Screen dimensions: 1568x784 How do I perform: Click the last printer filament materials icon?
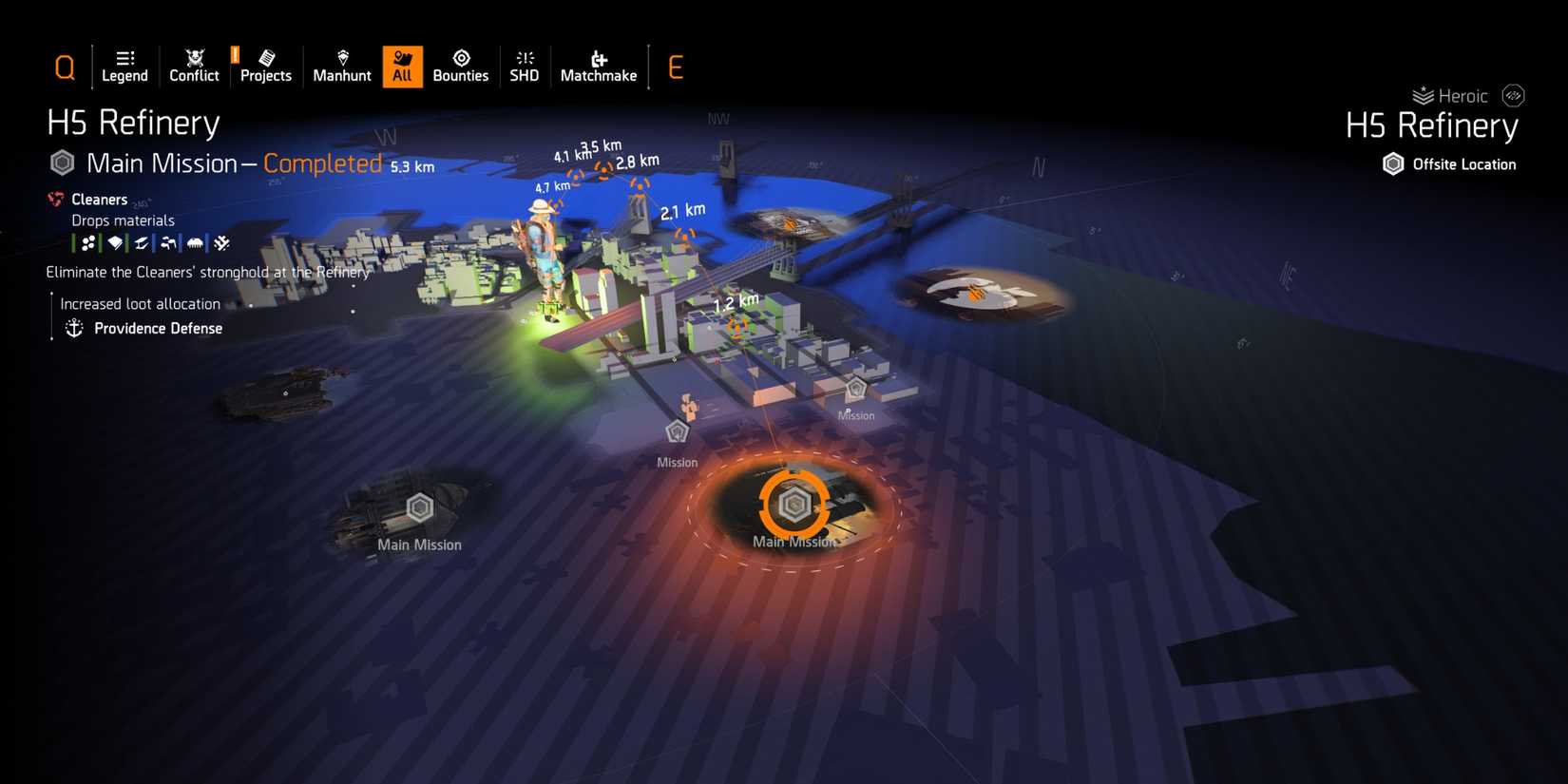point(221,242)
